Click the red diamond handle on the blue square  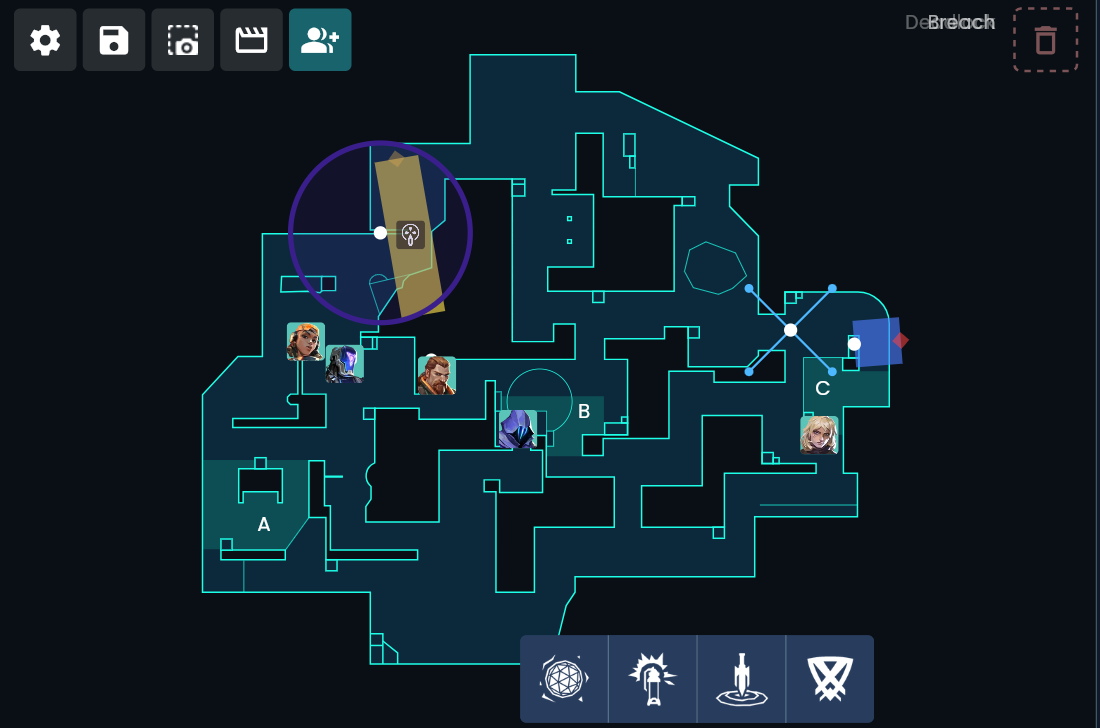tap(901, 340)
